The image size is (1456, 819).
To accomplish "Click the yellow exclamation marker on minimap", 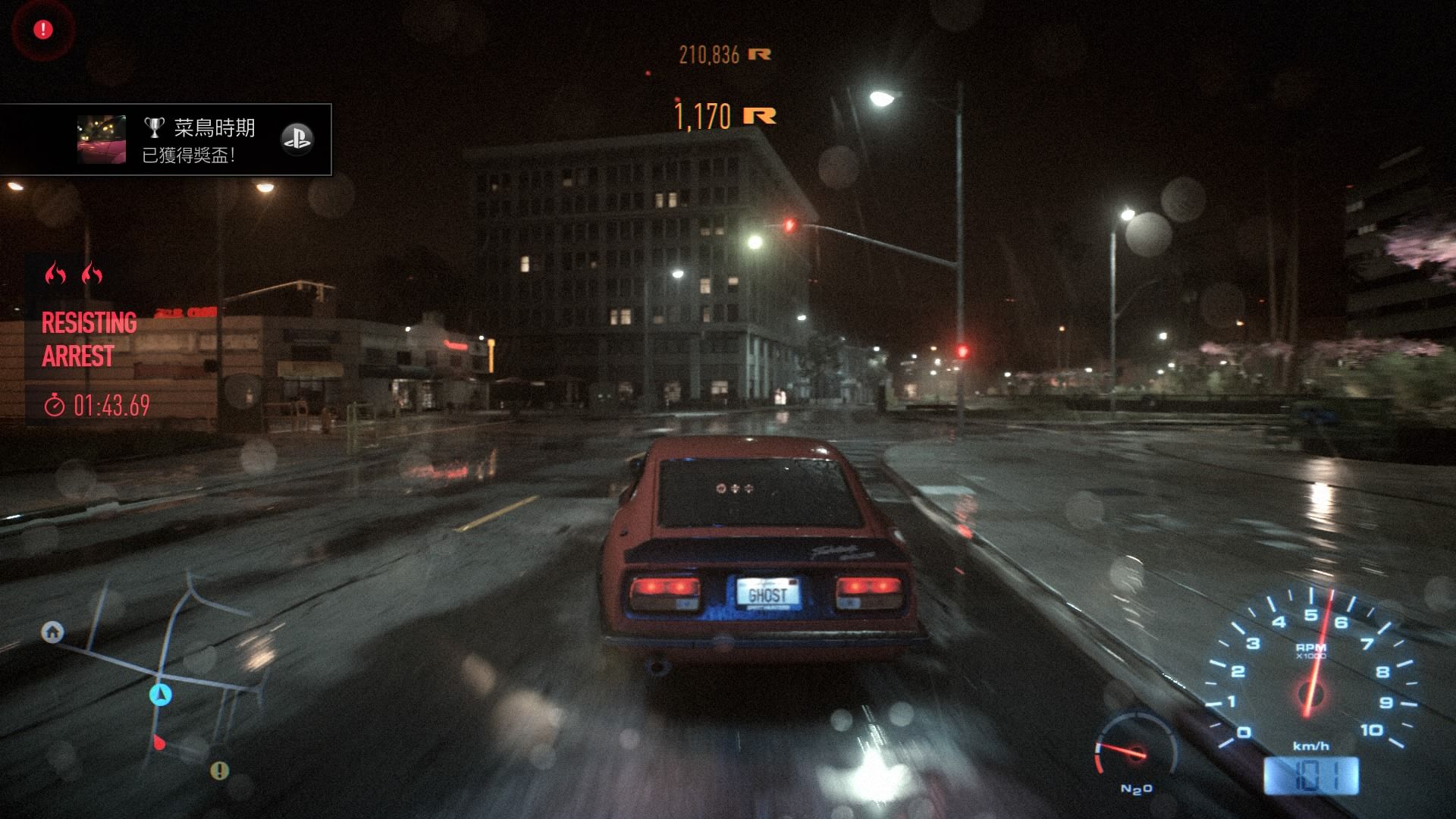I will [219, 771].
